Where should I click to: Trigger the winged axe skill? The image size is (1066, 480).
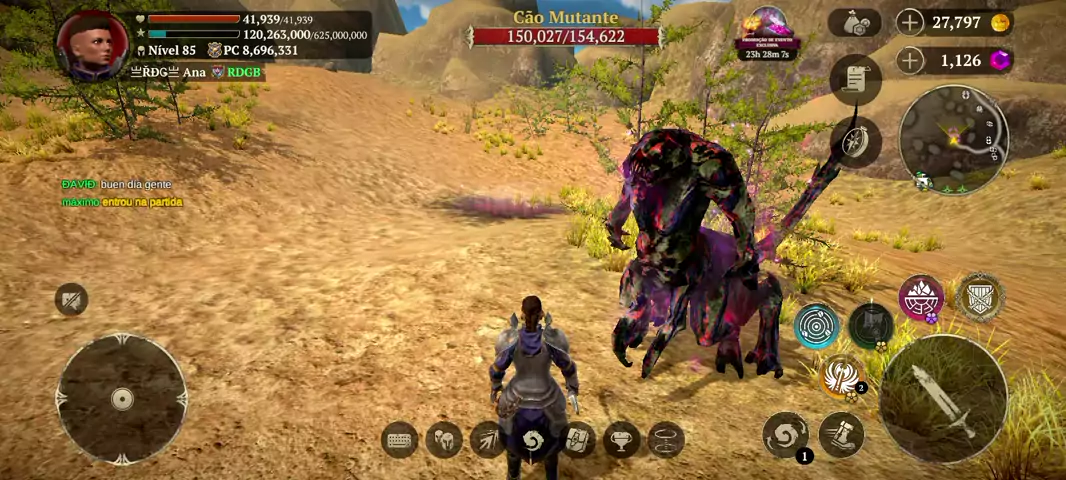841,376
